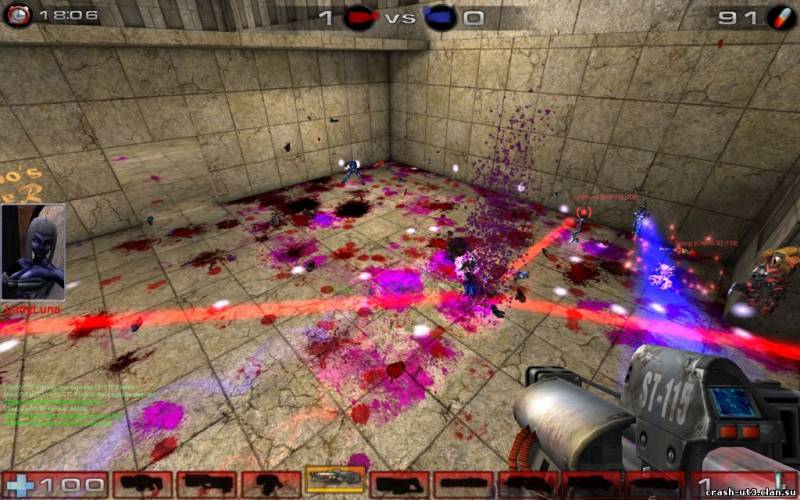
Task: Click the red team icon
Action: [357, 17]
